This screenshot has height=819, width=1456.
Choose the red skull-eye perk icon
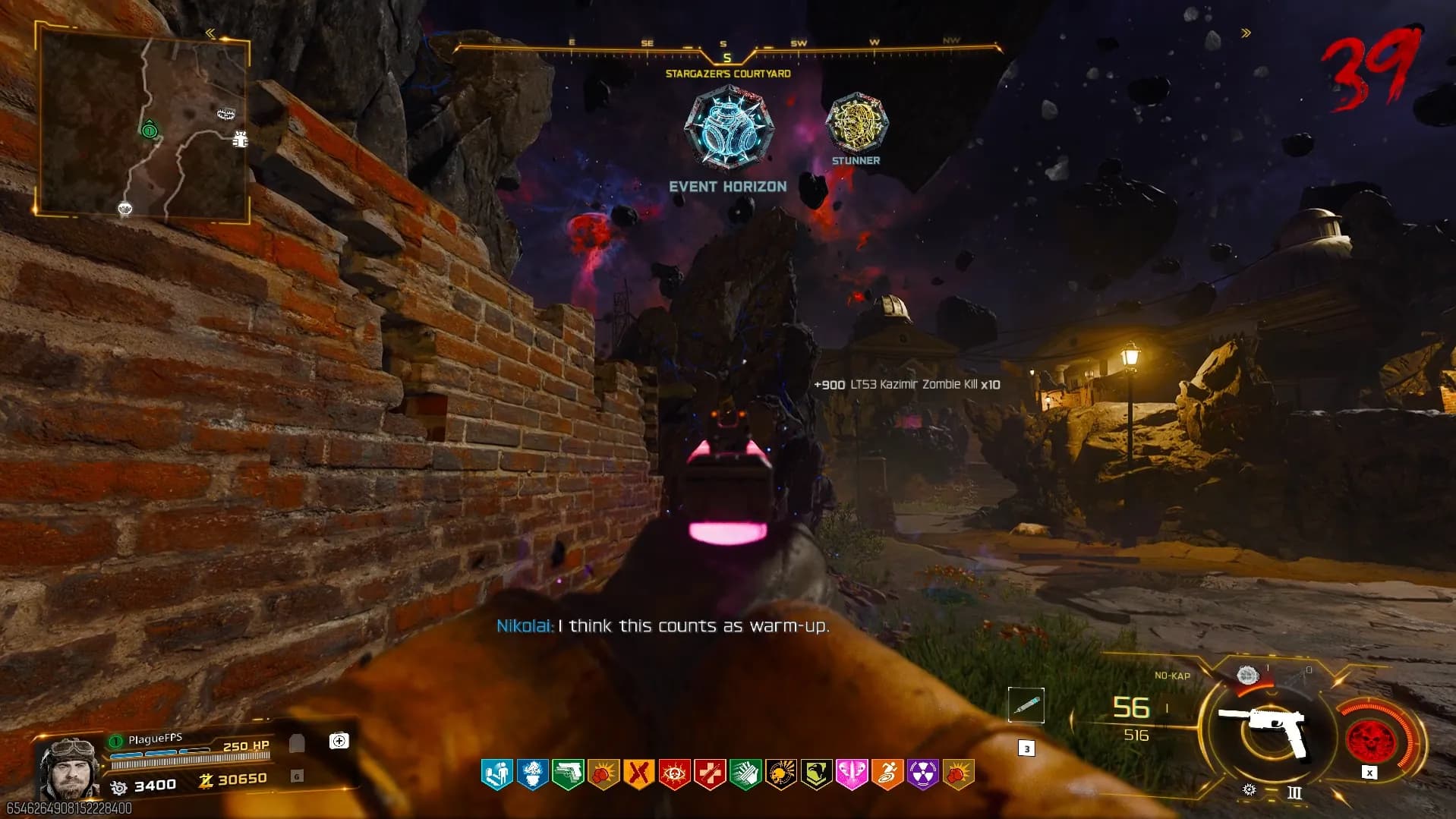click(x=674, y=774)
